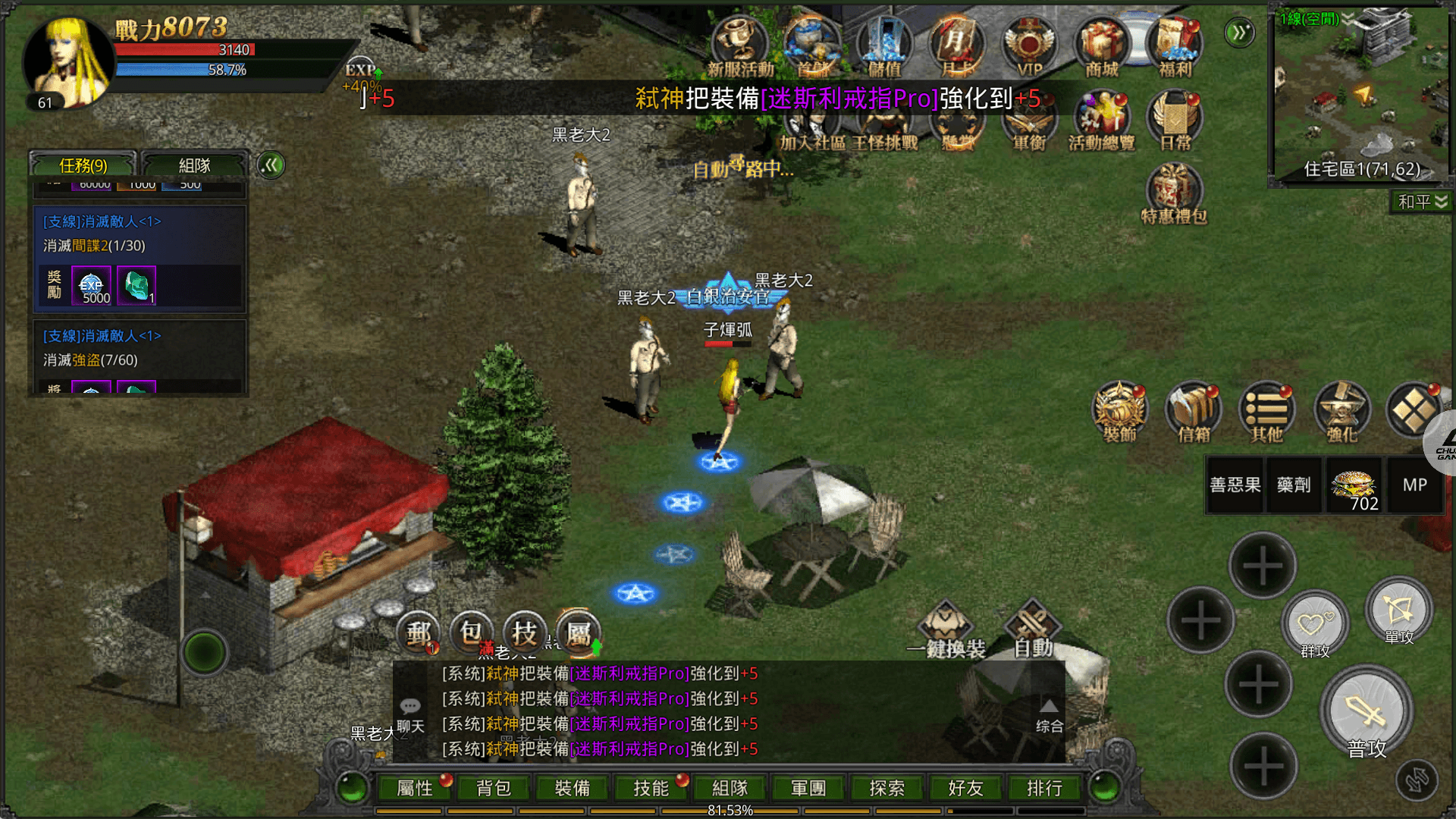Open the 裝備 equipment menu

pos(573,788)
